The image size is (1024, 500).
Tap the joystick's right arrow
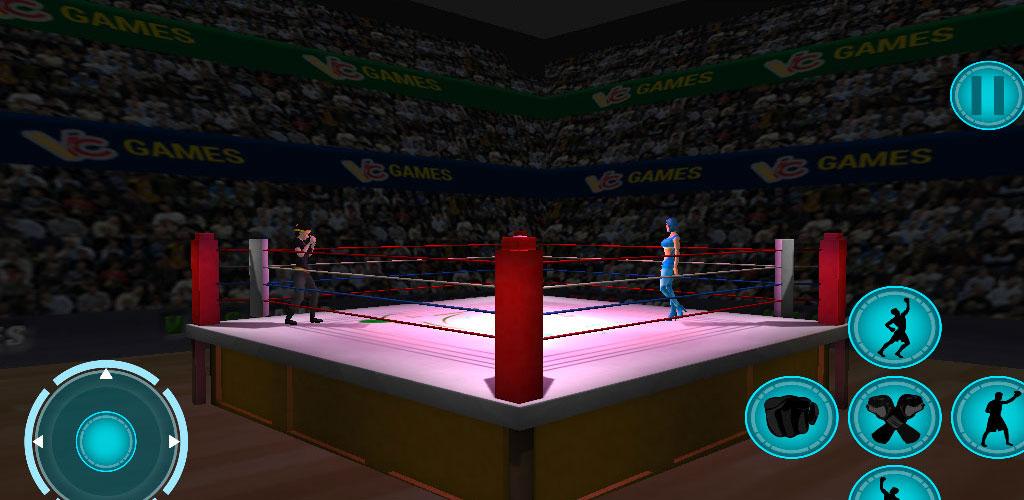pos(173,441)
